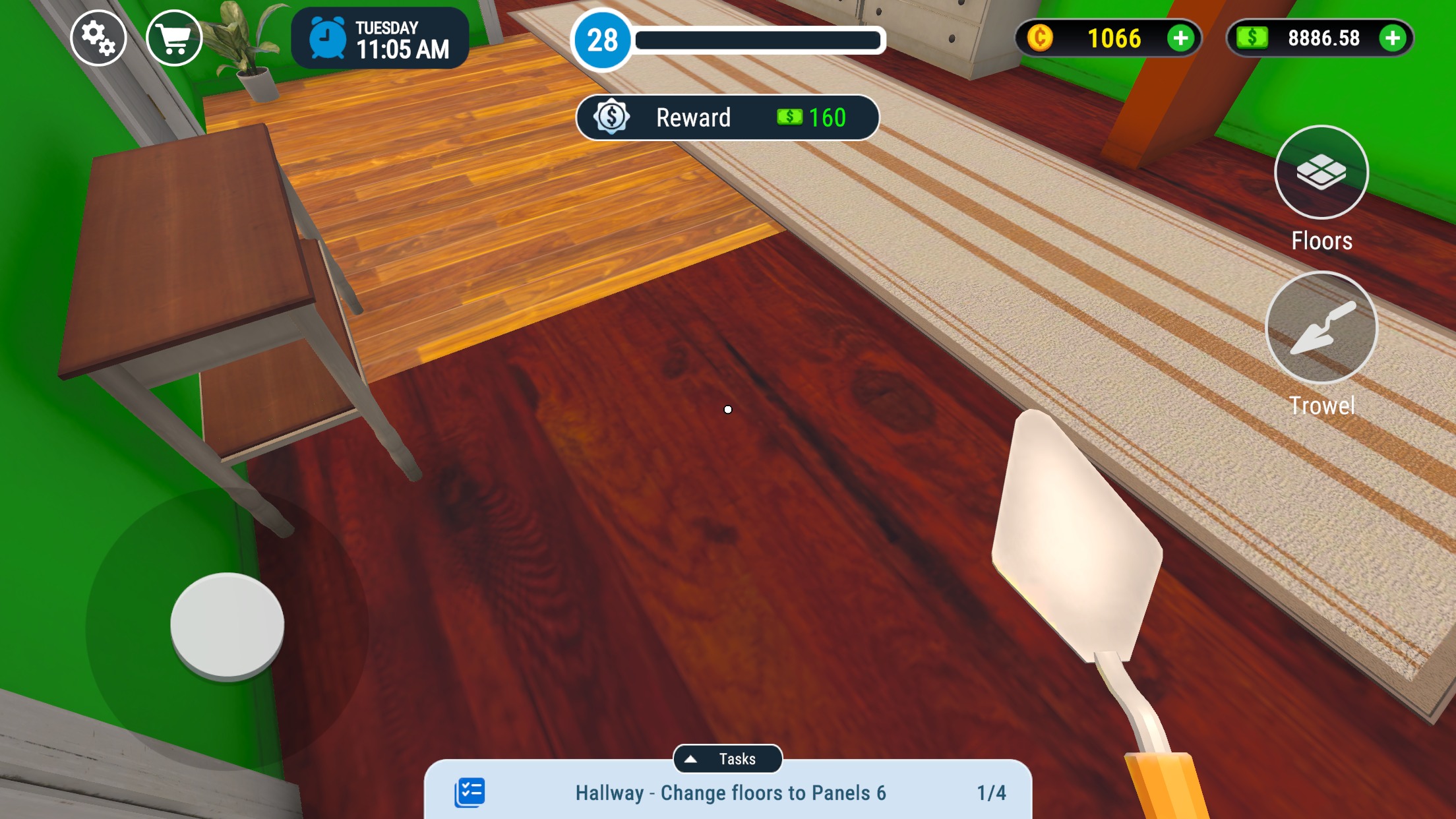Collapse the Tasks panel chevron

(x=692, y=758)
